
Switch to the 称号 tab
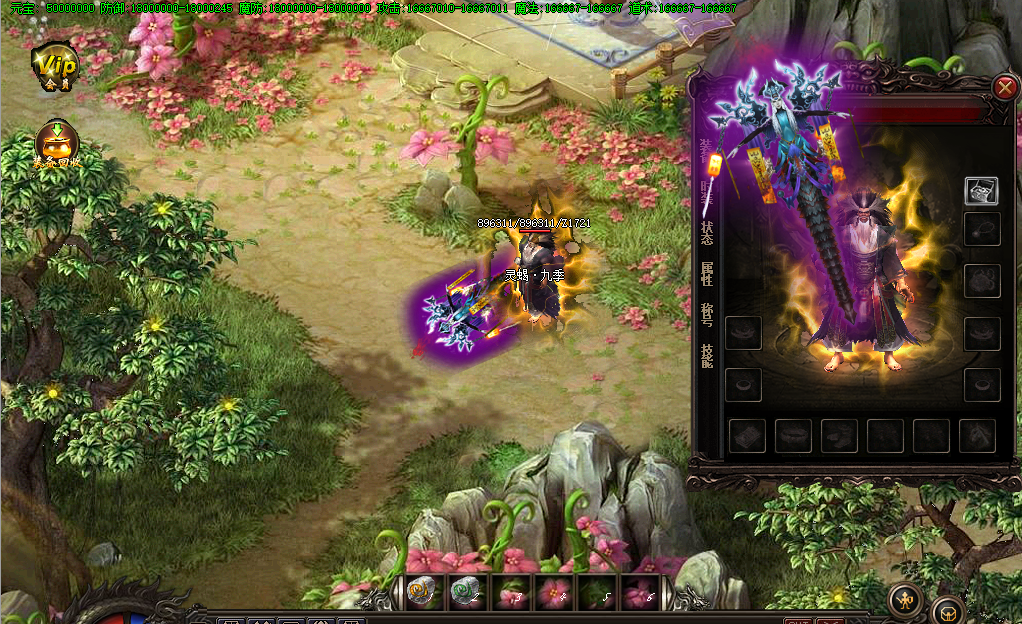click(x=707, y=315)
